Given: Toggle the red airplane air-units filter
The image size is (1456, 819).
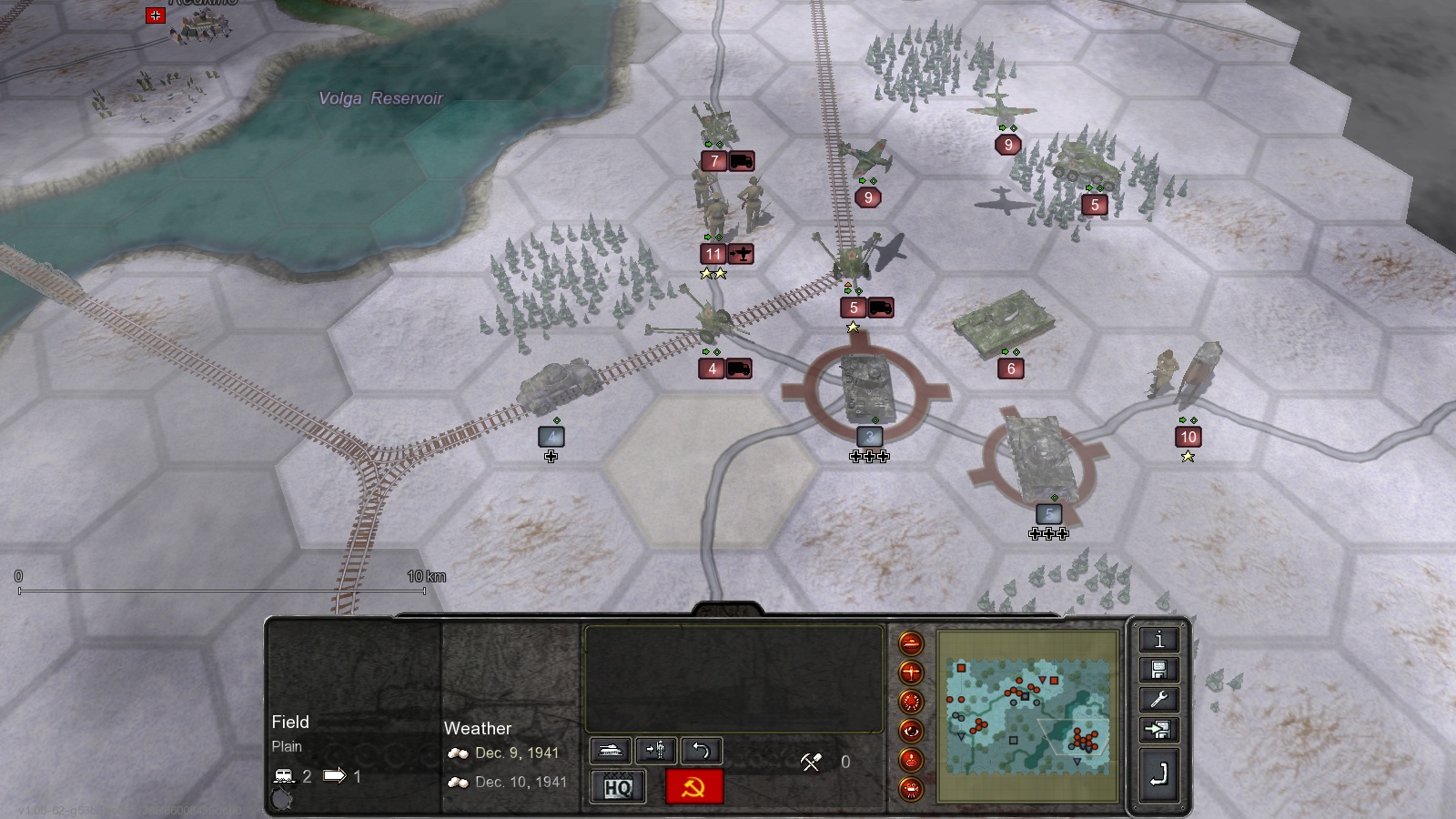Looking at the screenshot, I should point(911,673).
